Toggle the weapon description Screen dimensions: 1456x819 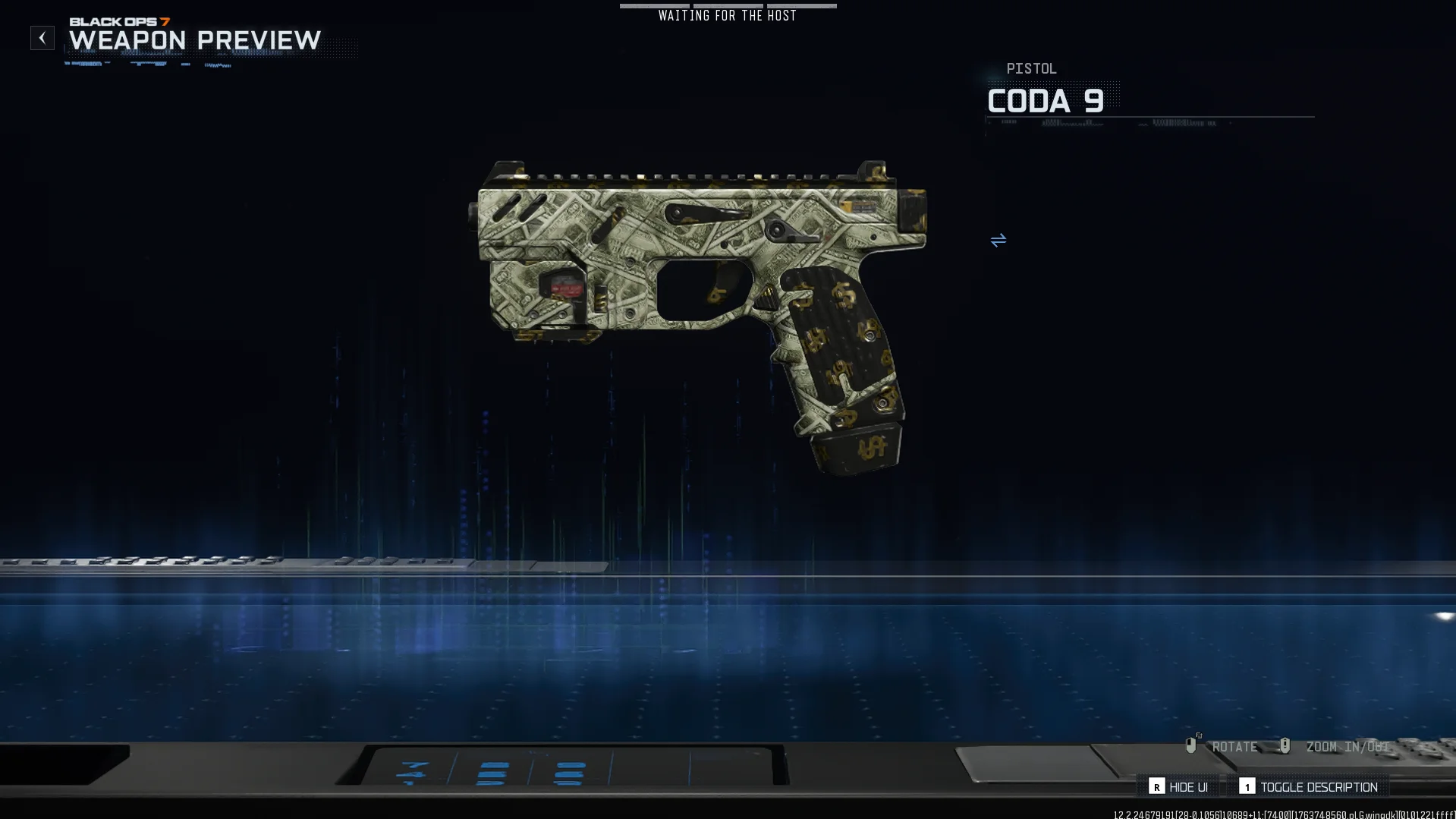(1309, 787)
